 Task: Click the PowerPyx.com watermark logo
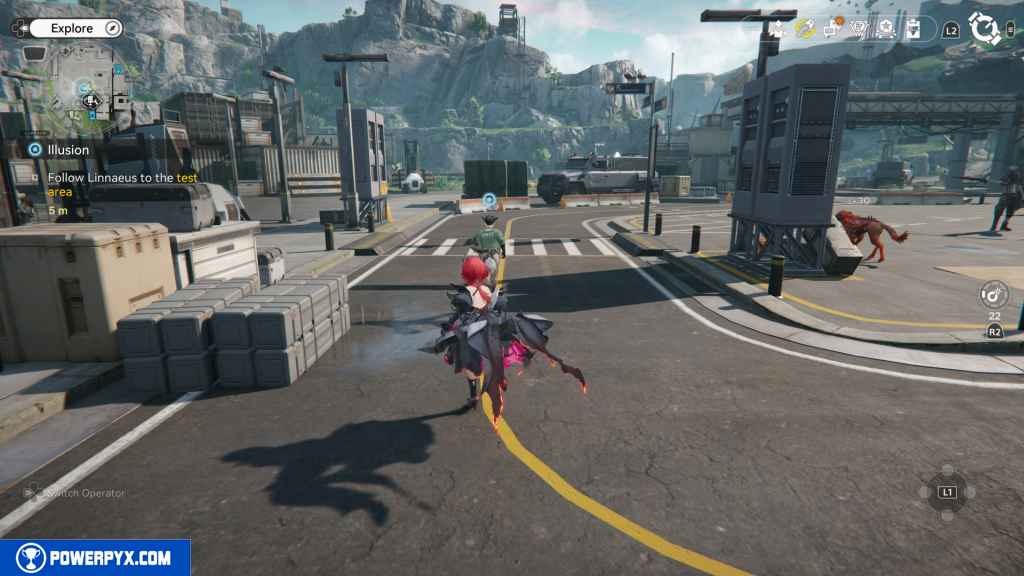(x=95, y=558)
